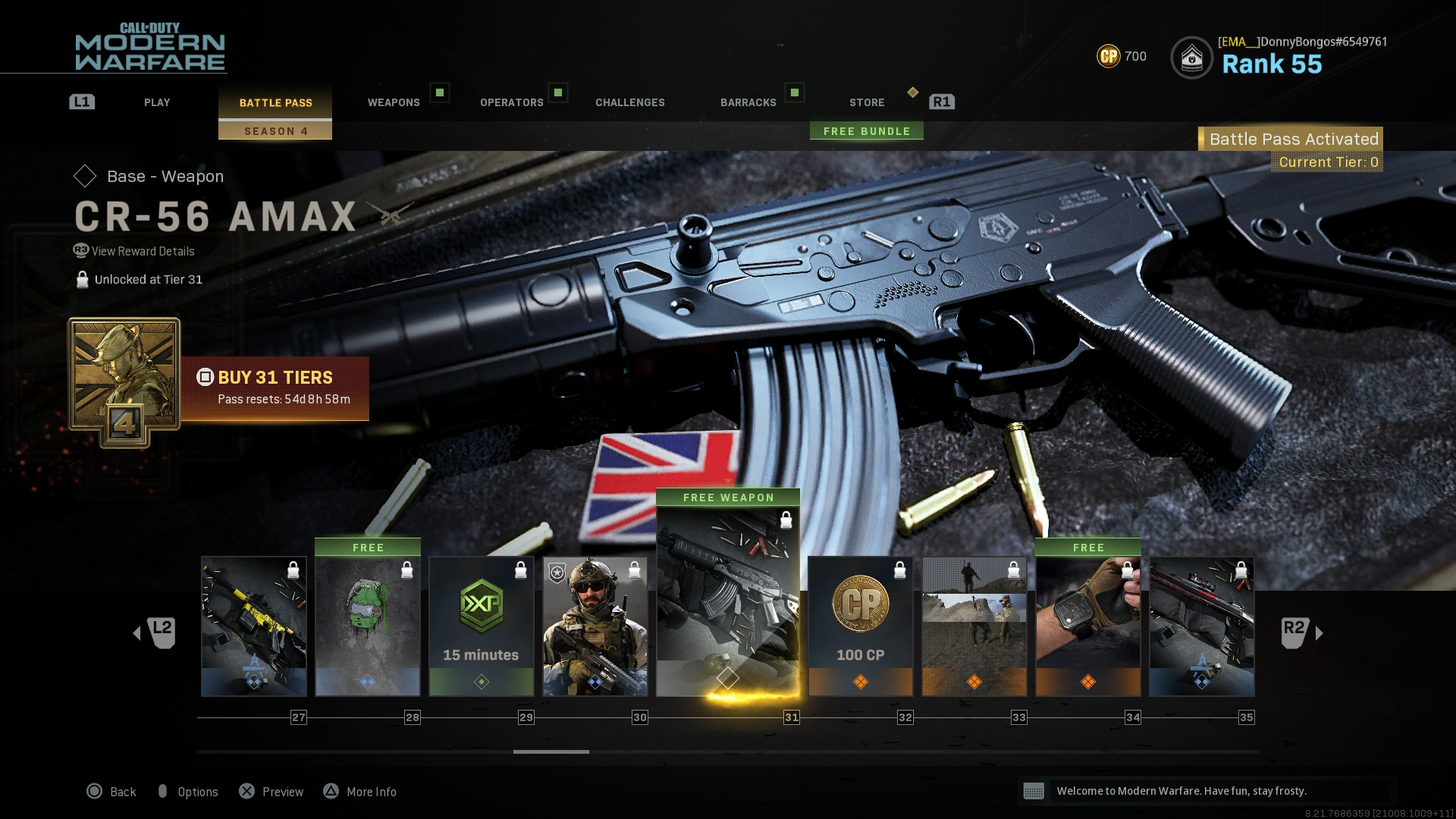This screenshot has width=1456, height=819.
Task: Click the Preview X icon
Action: [x=246, y=791]
